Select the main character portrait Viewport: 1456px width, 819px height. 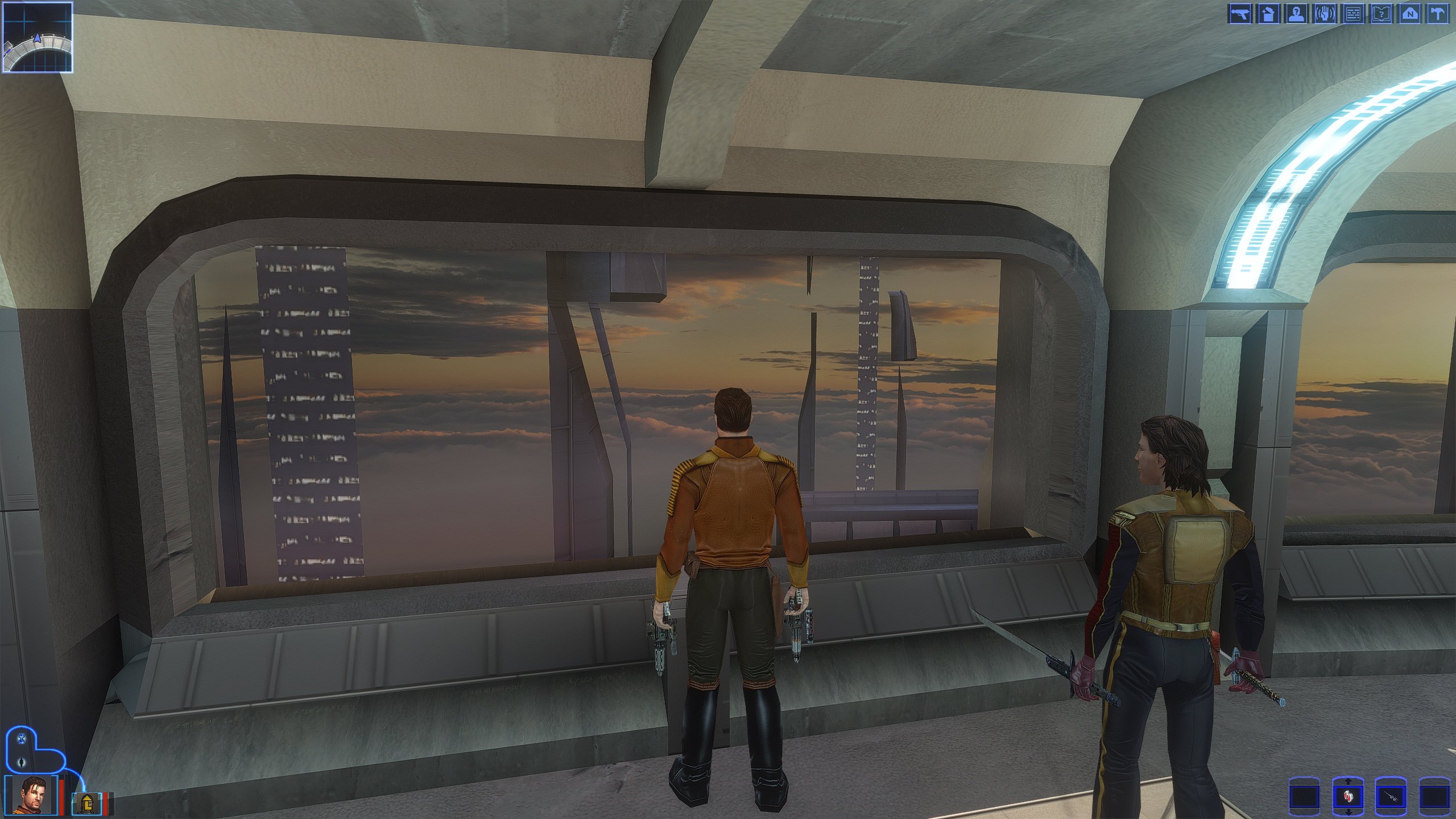pyautogui.click(x=31, y=795)
